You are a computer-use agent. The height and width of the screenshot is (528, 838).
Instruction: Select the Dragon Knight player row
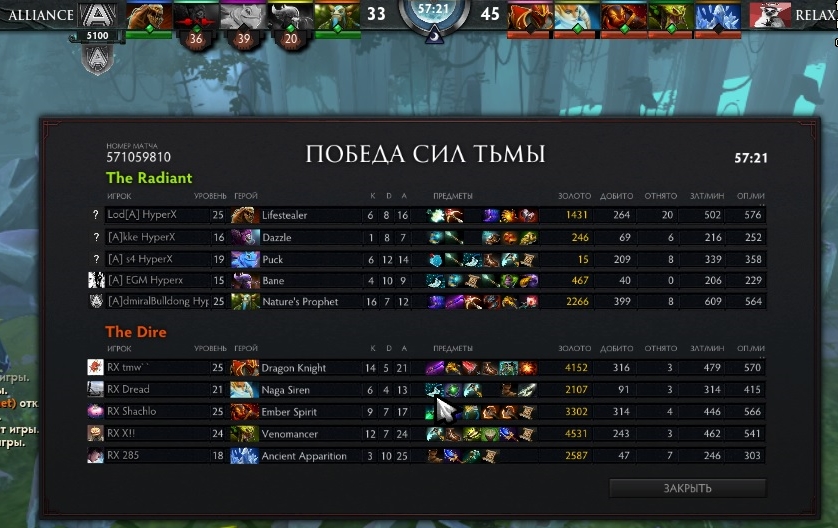(300, 368)
